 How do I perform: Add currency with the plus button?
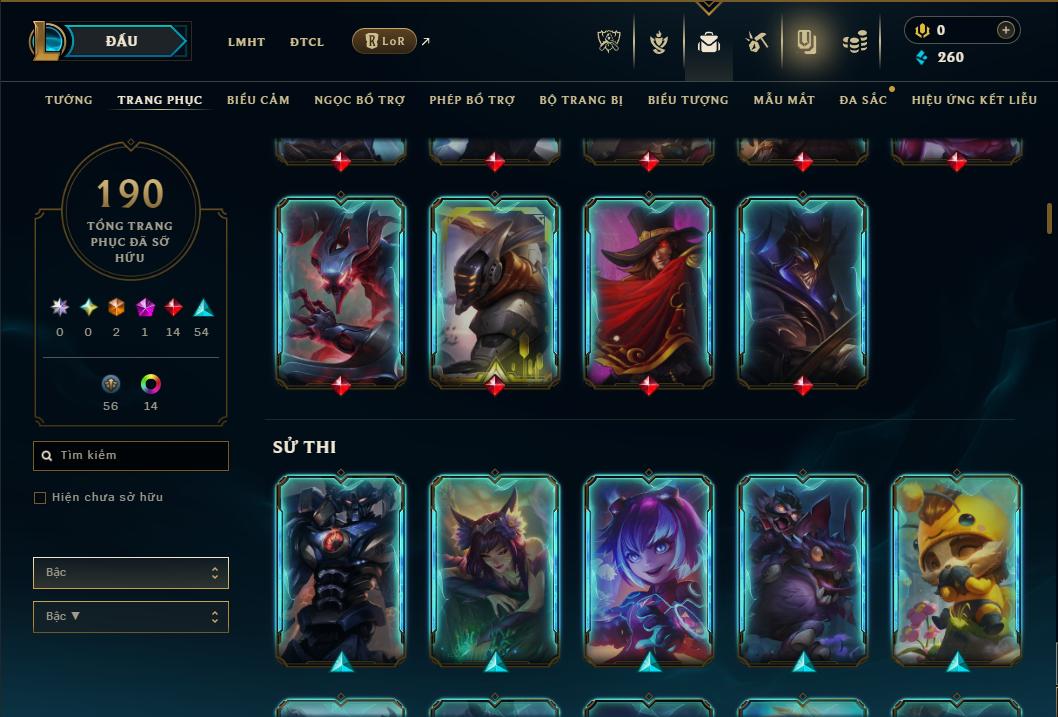pos(1006,31)
